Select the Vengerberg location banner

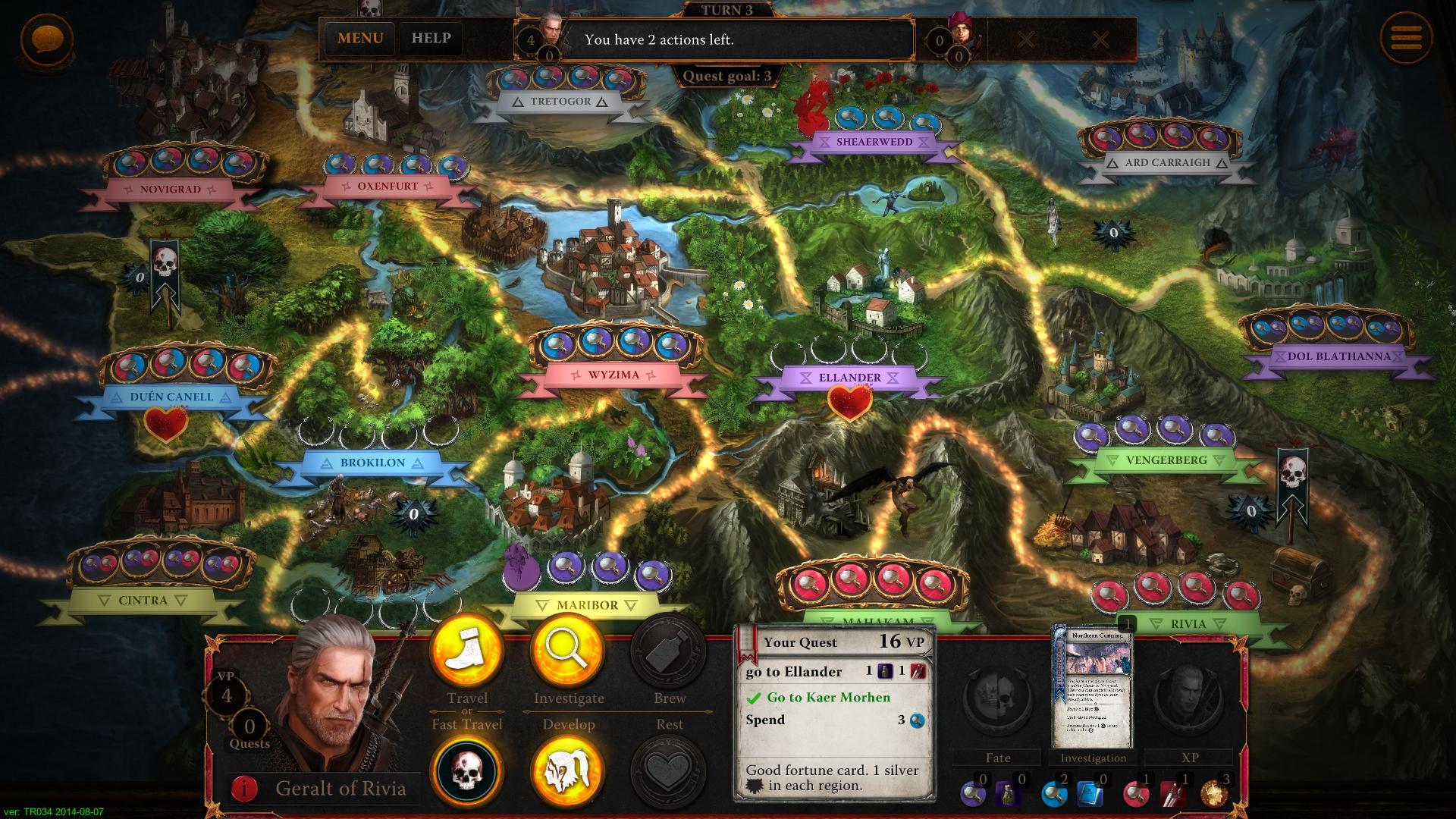click(1166, 460)
